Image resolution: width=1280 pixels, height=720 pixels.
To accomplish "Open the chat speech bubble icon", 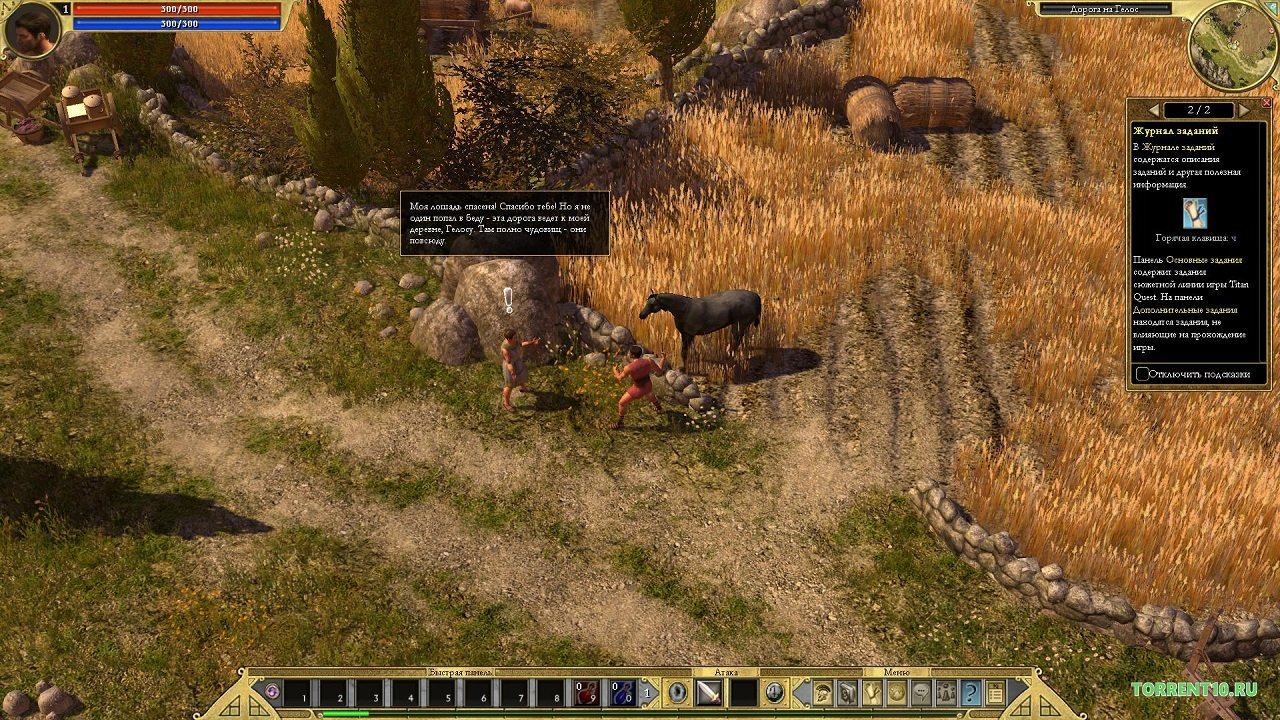I will coord(921,692).
